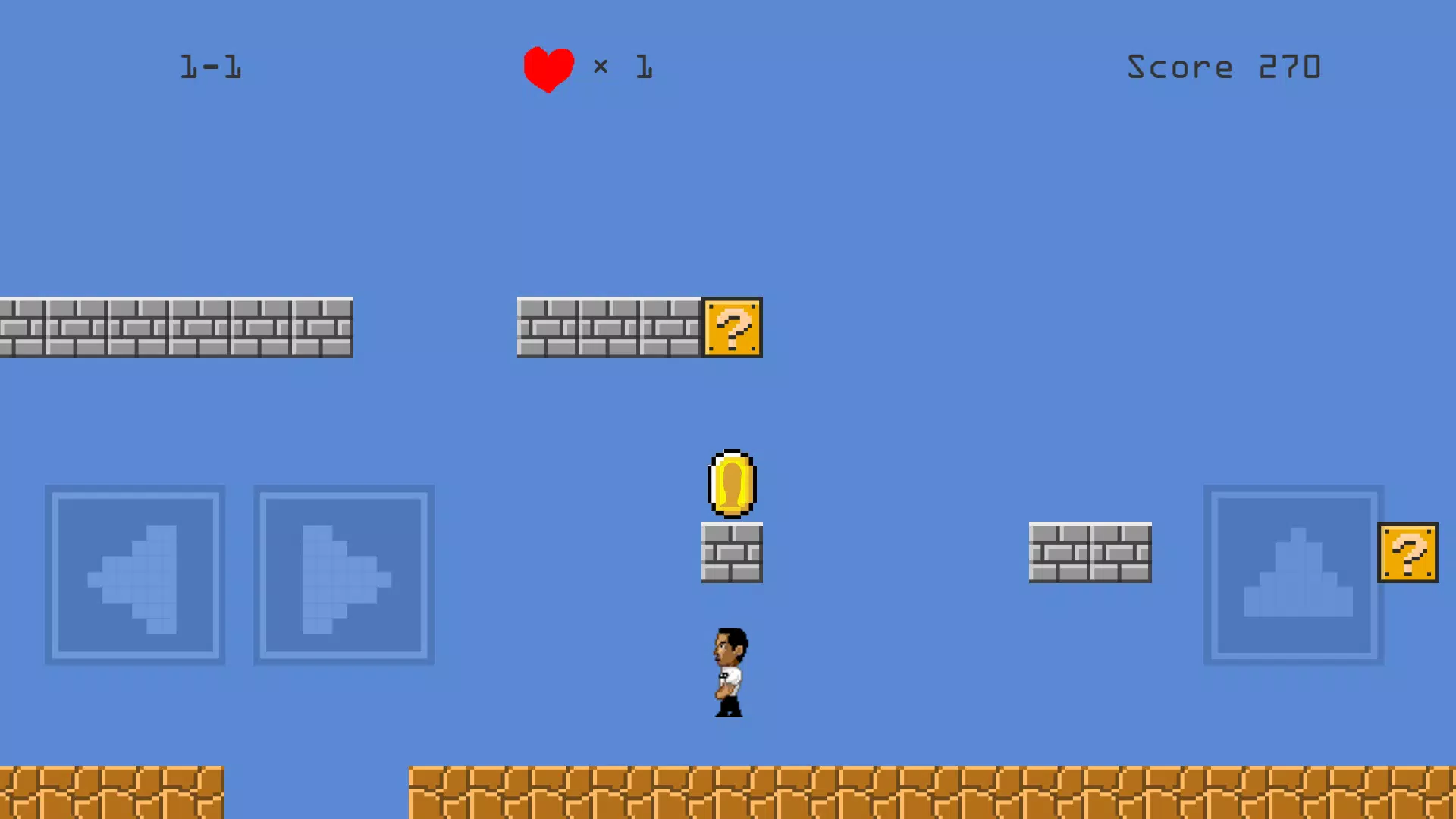Click the question block at the screen's right edge
This screenshot has width=1456, height=819.
[x=1407, y=552]
